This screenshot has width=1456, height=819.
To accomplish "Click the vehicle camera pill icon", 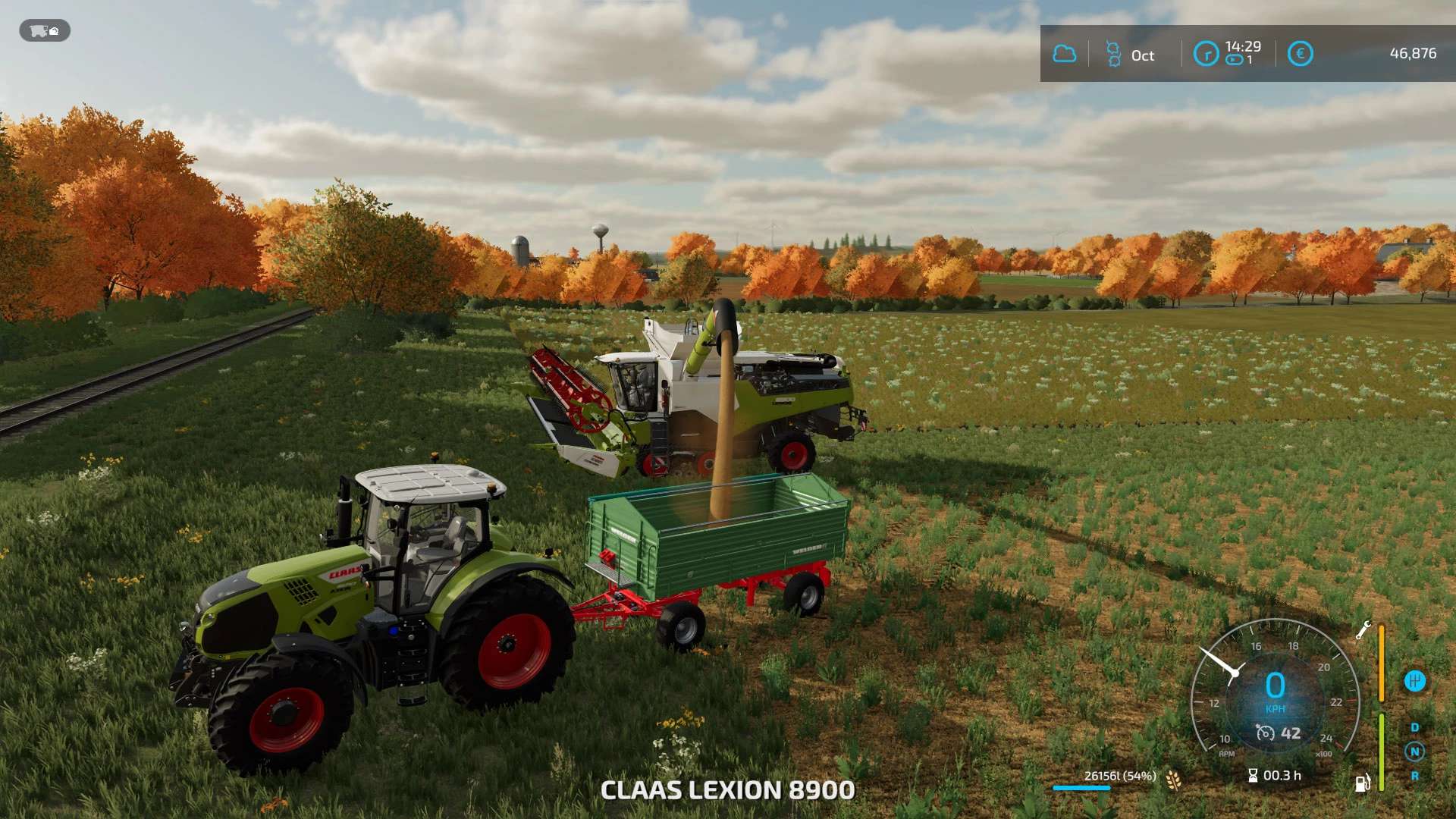I will [x=45, y=31].
